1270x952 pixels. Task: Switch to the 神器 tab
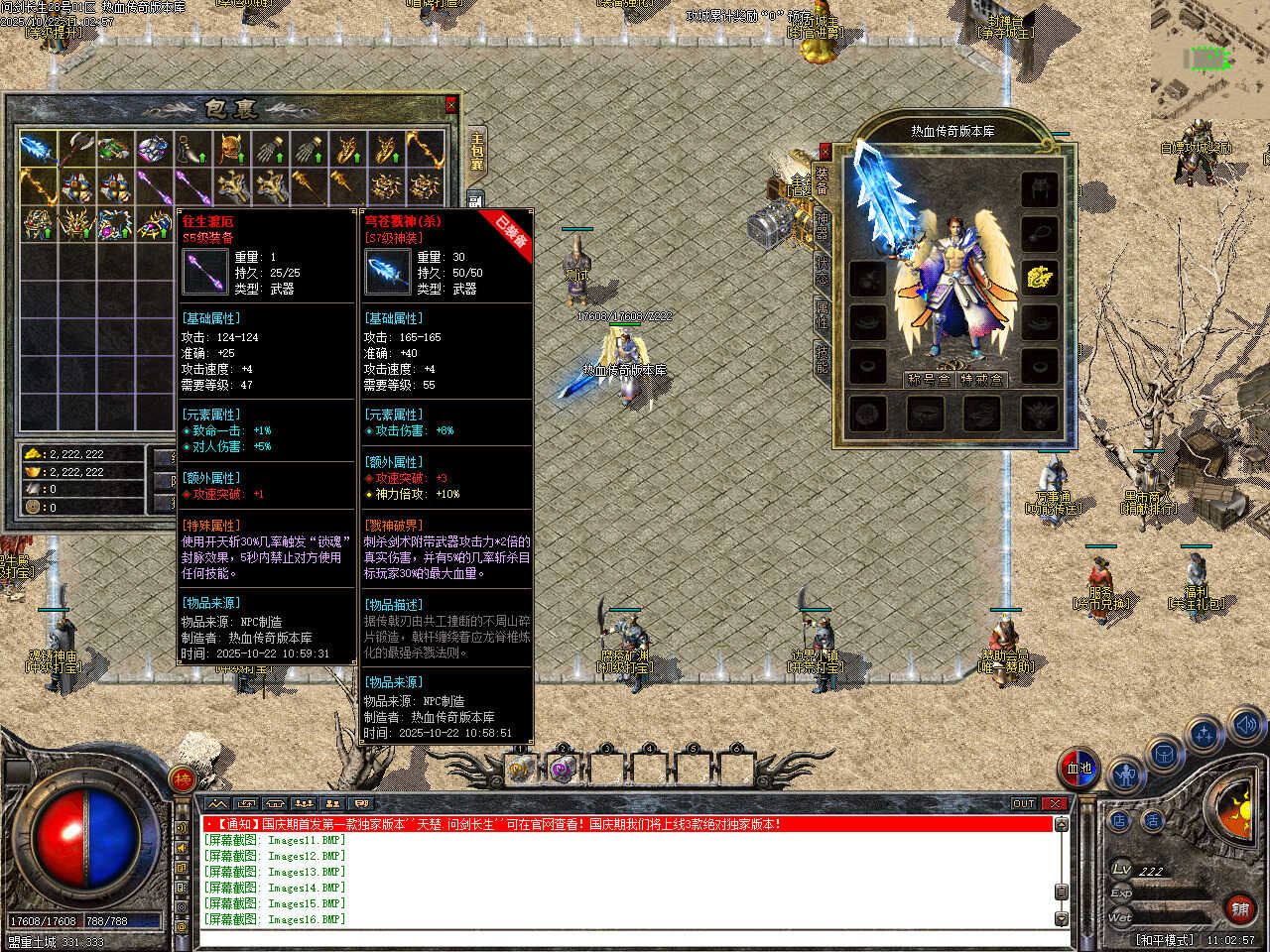(823, 223)
